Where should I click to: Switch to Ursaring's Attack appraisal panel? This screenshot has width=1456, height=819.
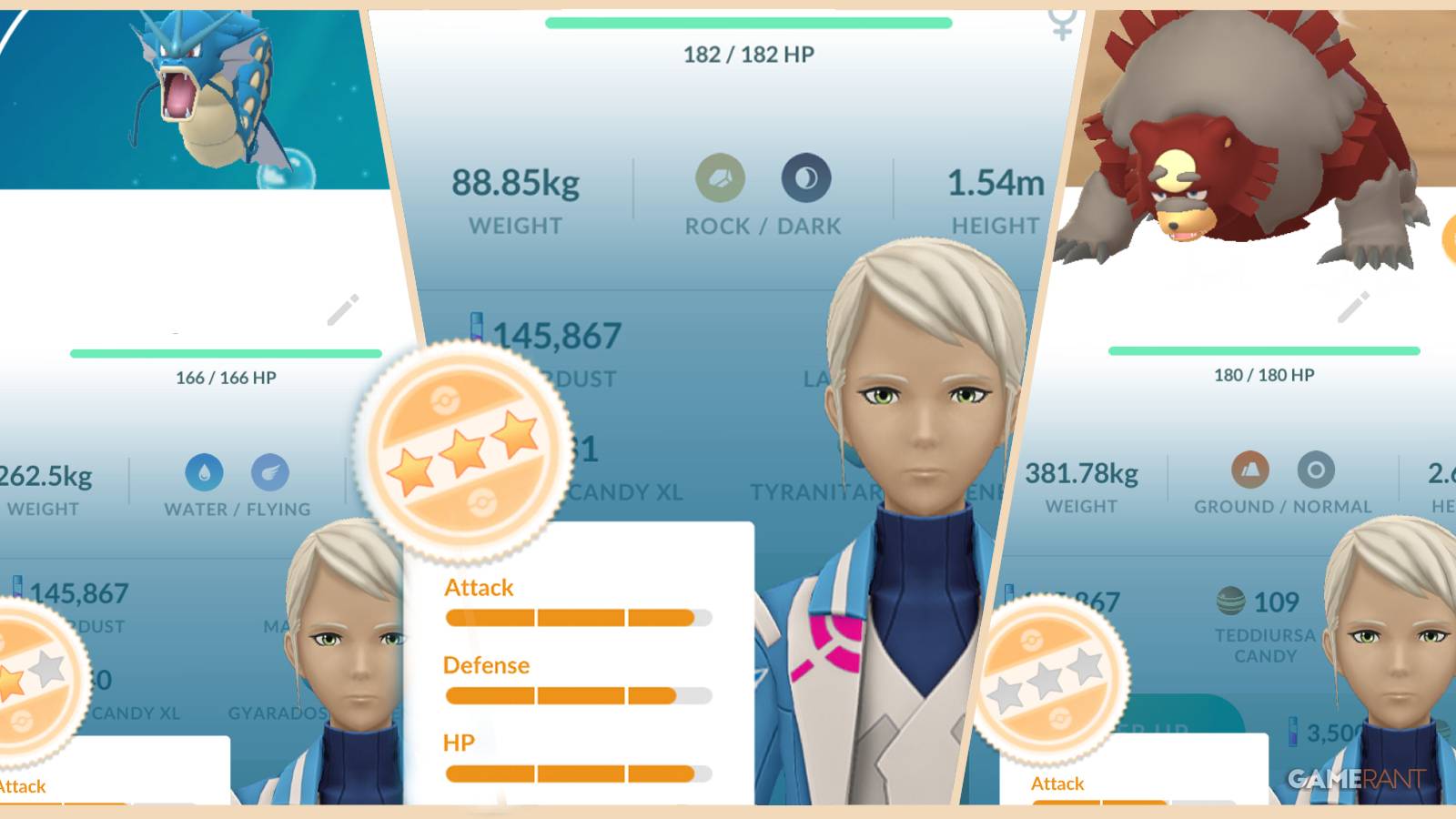point(1057,783)
